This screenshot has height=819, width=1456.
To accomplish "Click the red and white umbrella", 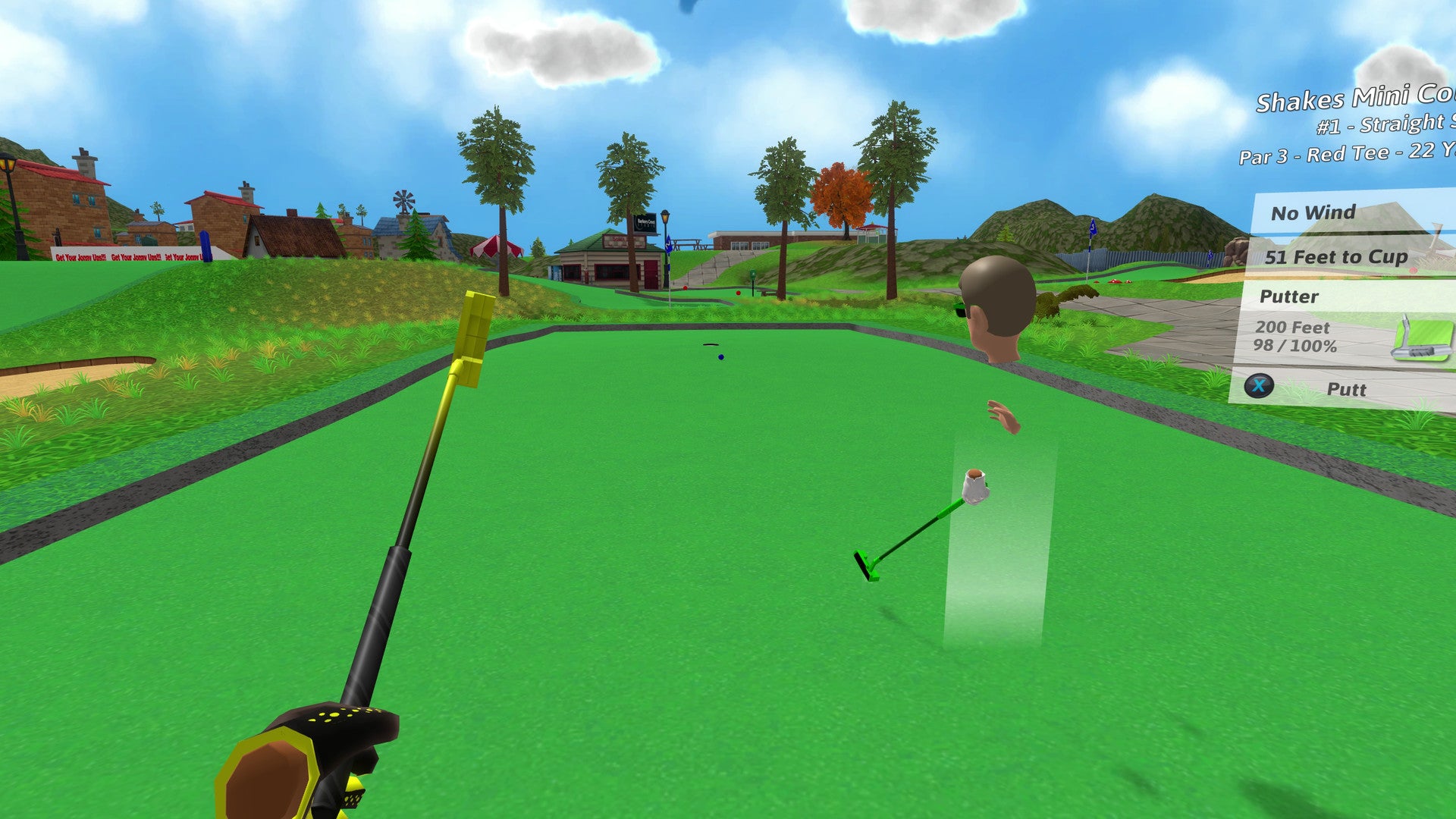I will pos(497,246).
